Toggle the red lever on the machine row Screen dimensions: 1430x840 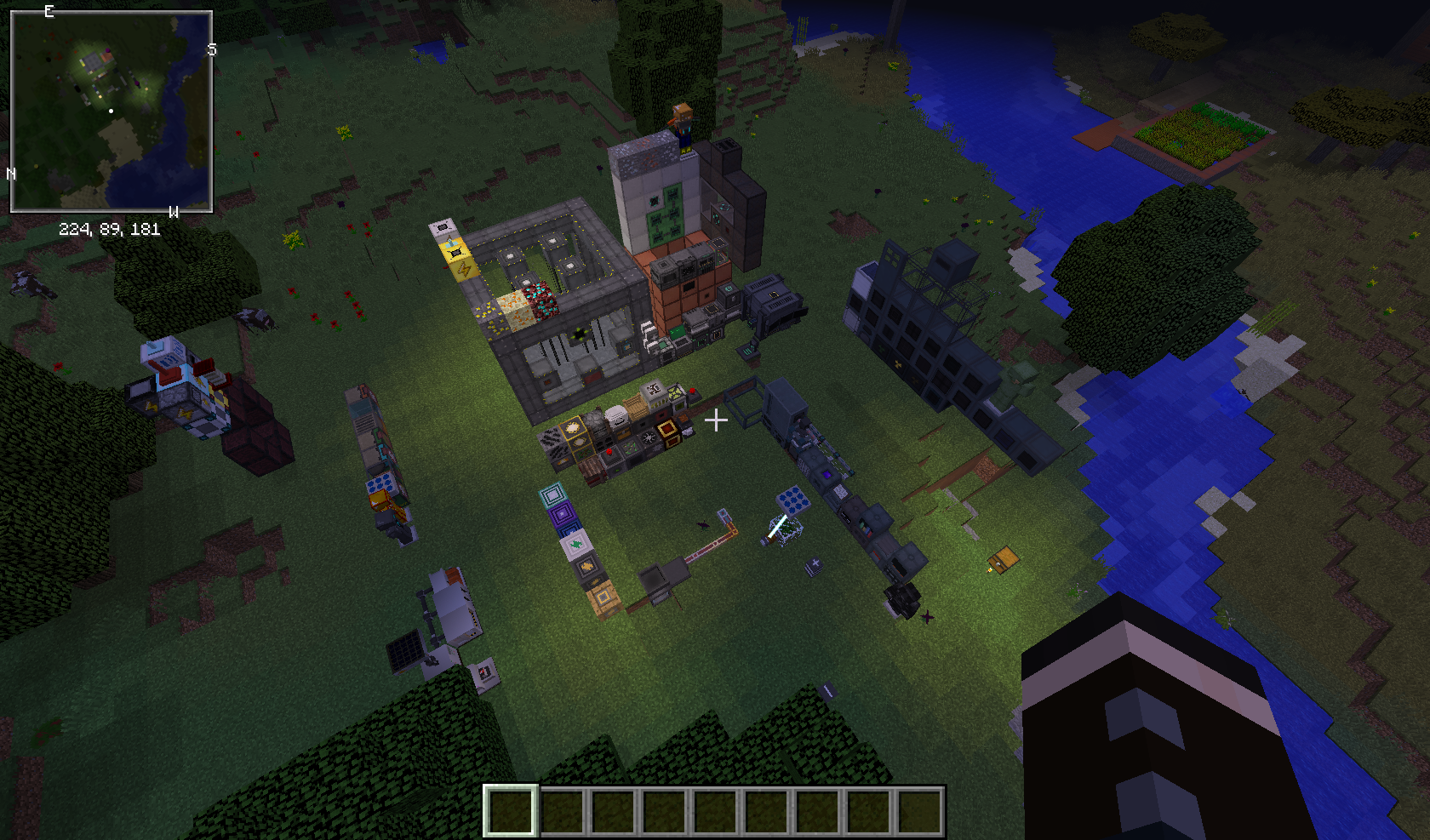pyautogui.click(x=609, y=452)
